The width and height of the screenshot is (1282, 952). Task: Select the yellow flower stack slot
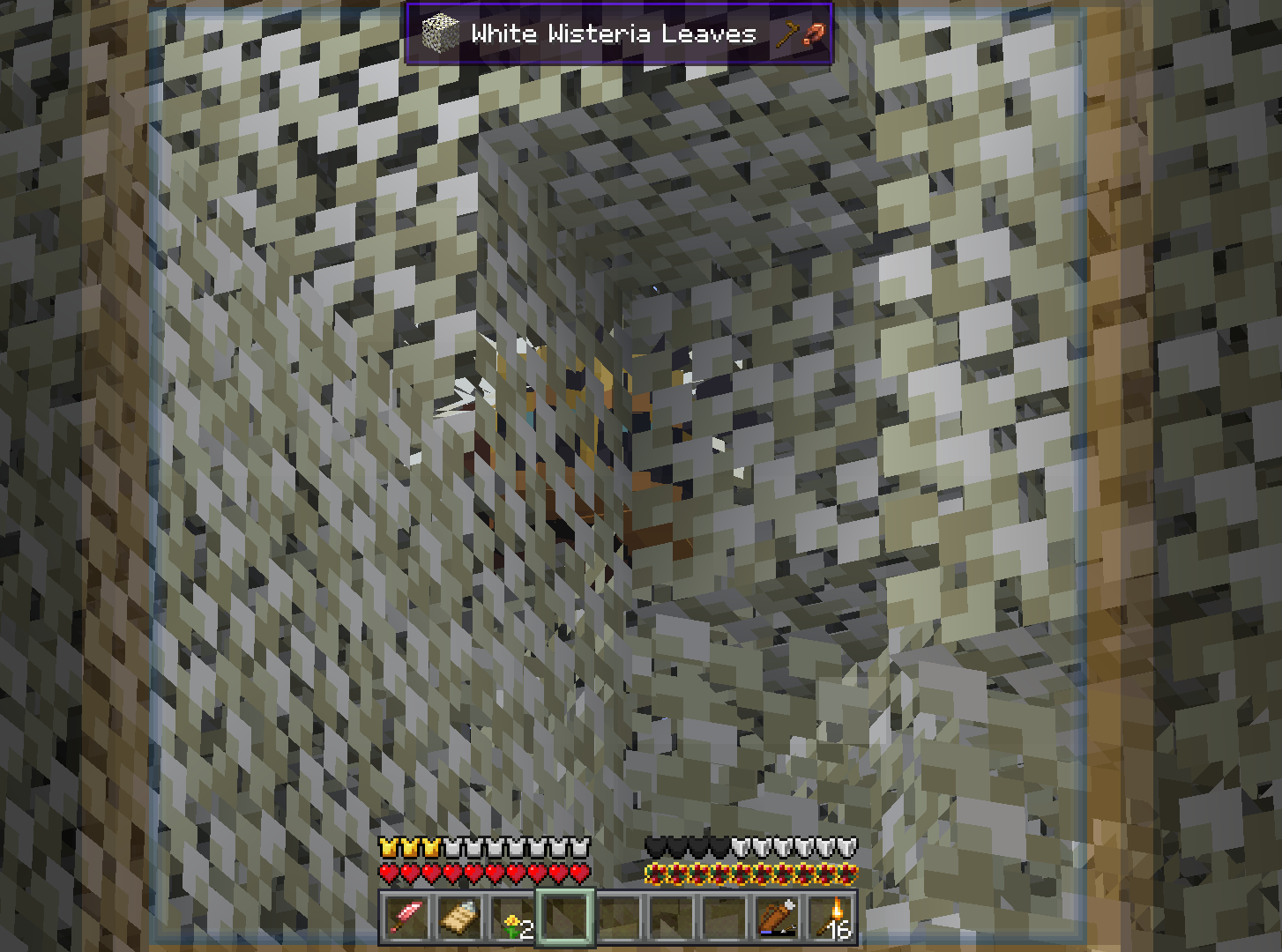(512, 918)
